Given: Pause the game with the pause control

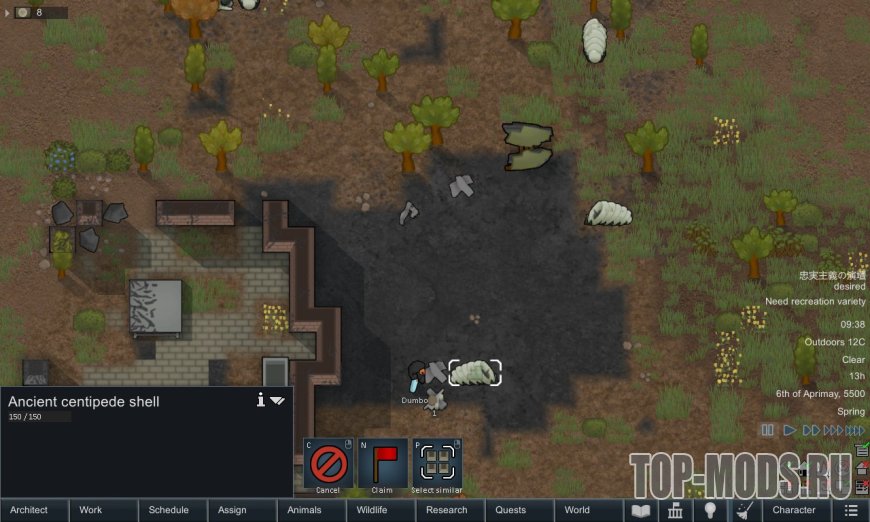Looking at the screenshot, I should (768, 430).
